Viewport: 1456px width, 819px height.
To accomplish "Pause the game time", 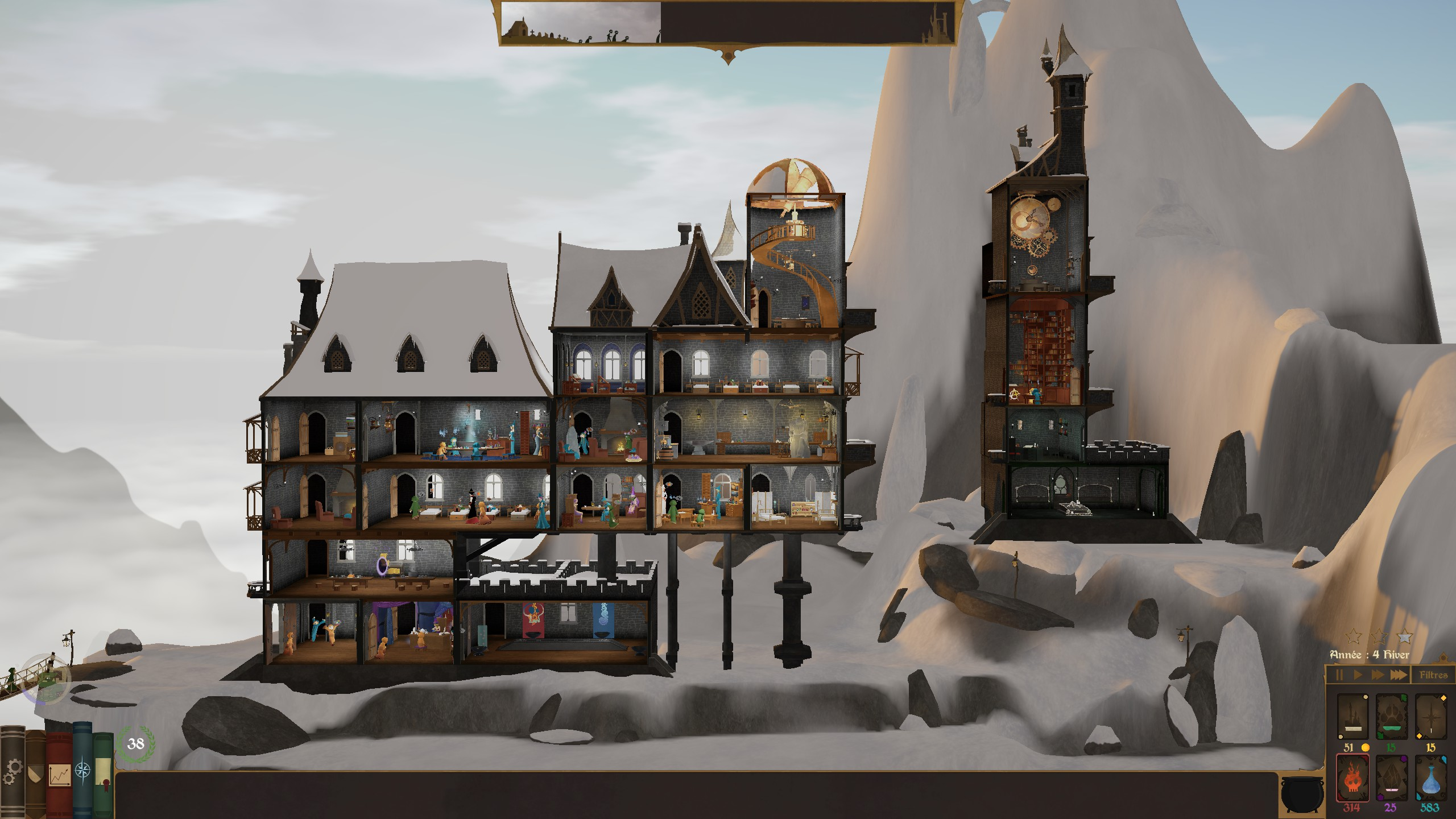I will pyautogui.click(x=1339, y=675).
